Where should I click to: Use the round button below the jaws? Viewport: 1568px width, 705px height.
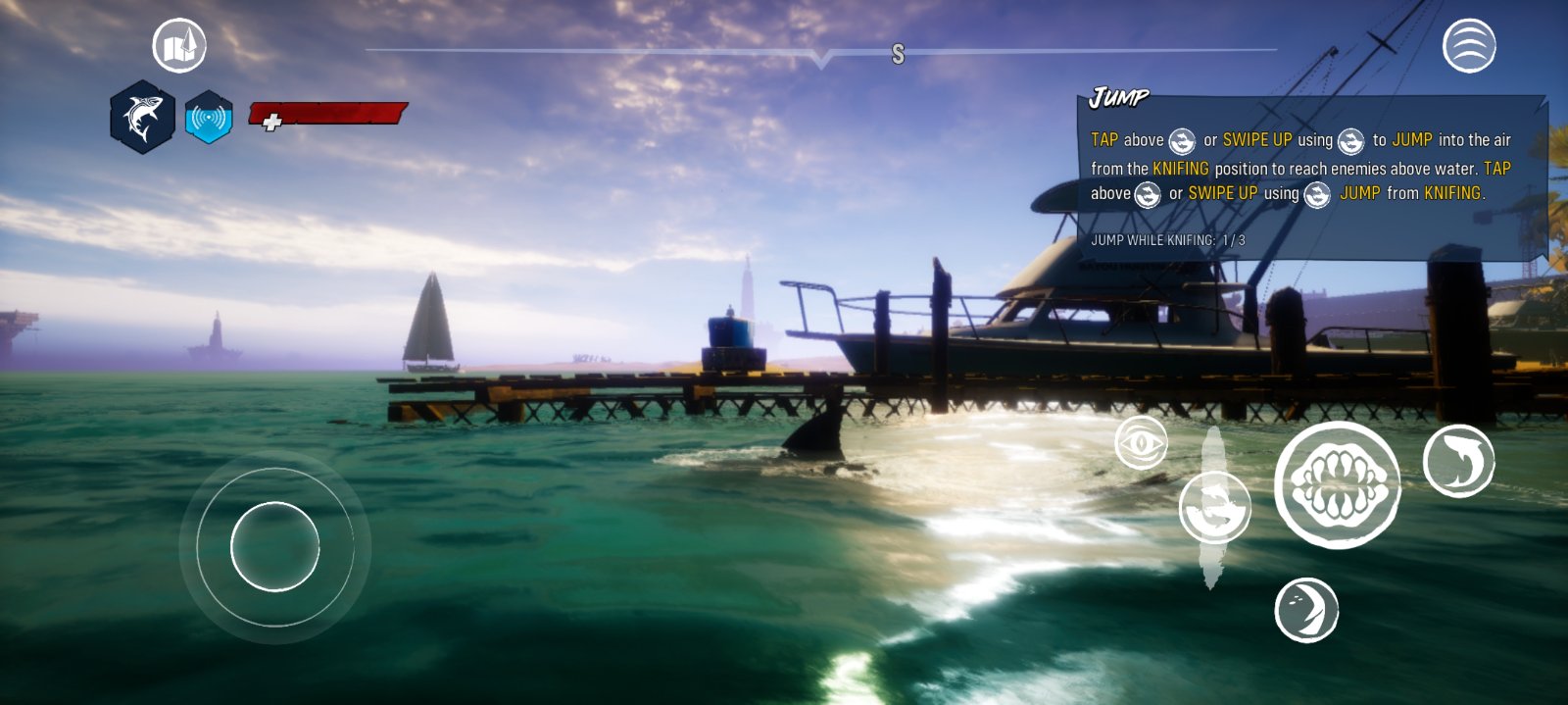click(1306, 610)
